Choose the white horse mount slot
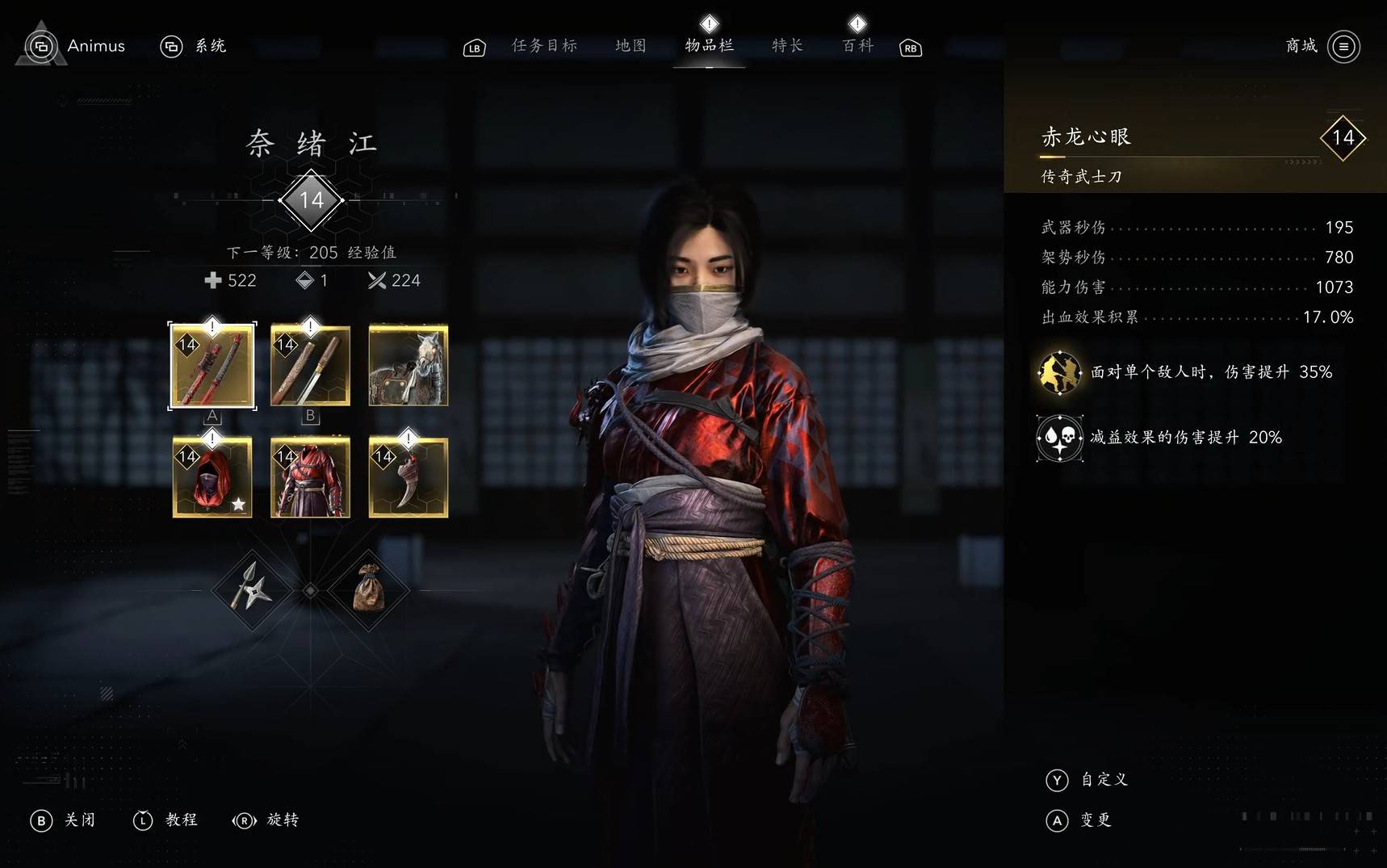The height and width of the screenshot is (868, 1387). (409, 366)
